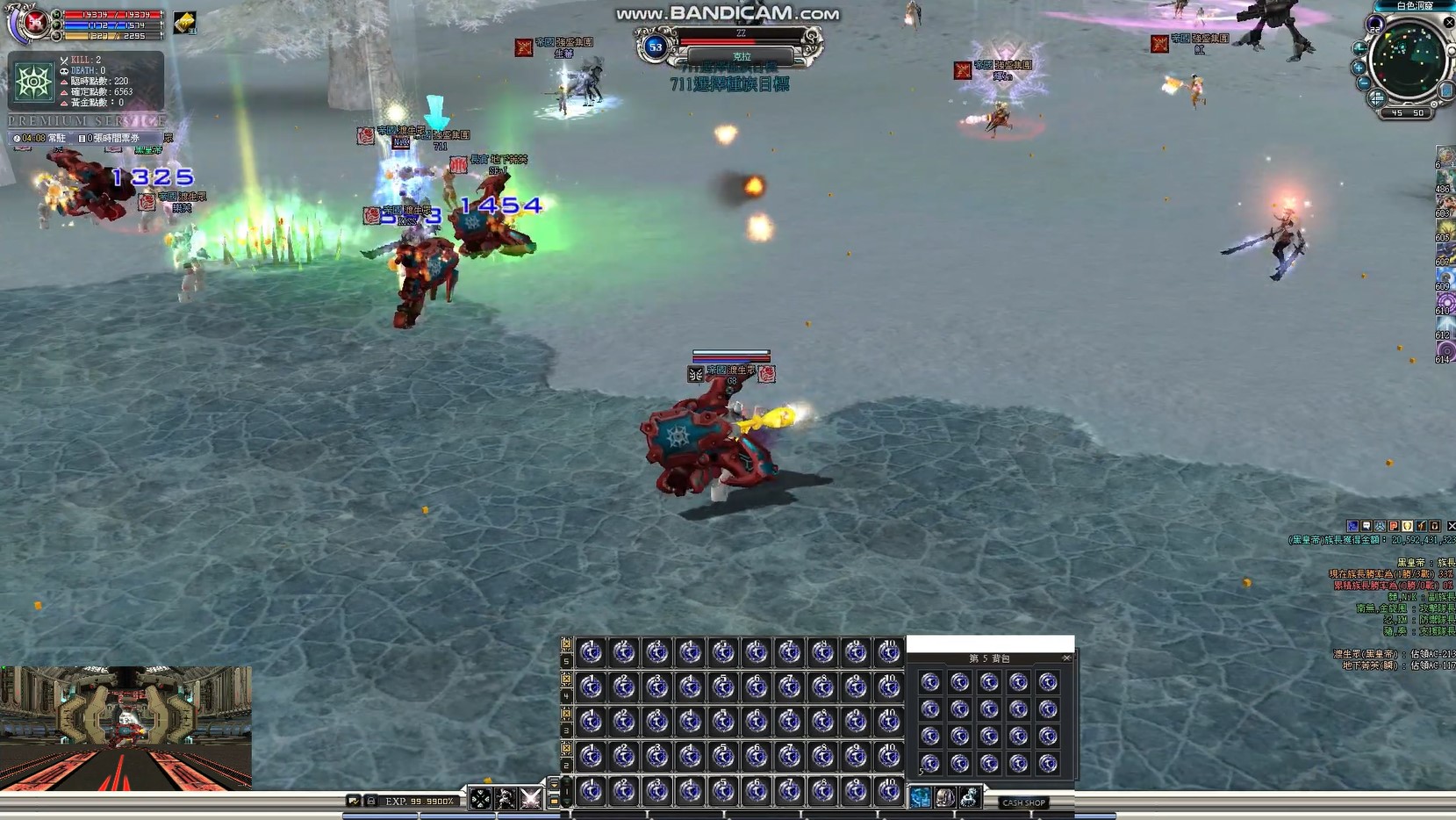Click the minimap zoom-in plus button
Image resolution: width=1456 pixels, height=820 pixels.
click(x=1359, y=67)
